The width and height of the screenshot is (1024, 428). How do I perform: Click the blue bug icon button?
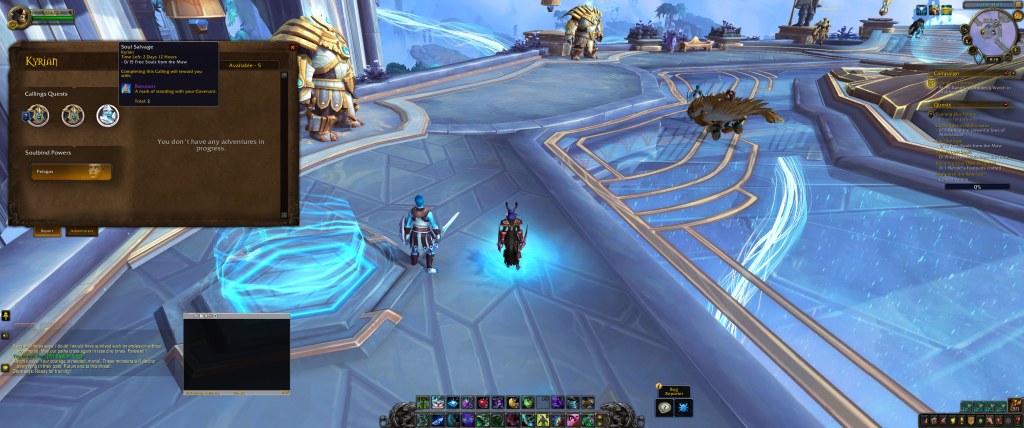(x=682, y=407)
